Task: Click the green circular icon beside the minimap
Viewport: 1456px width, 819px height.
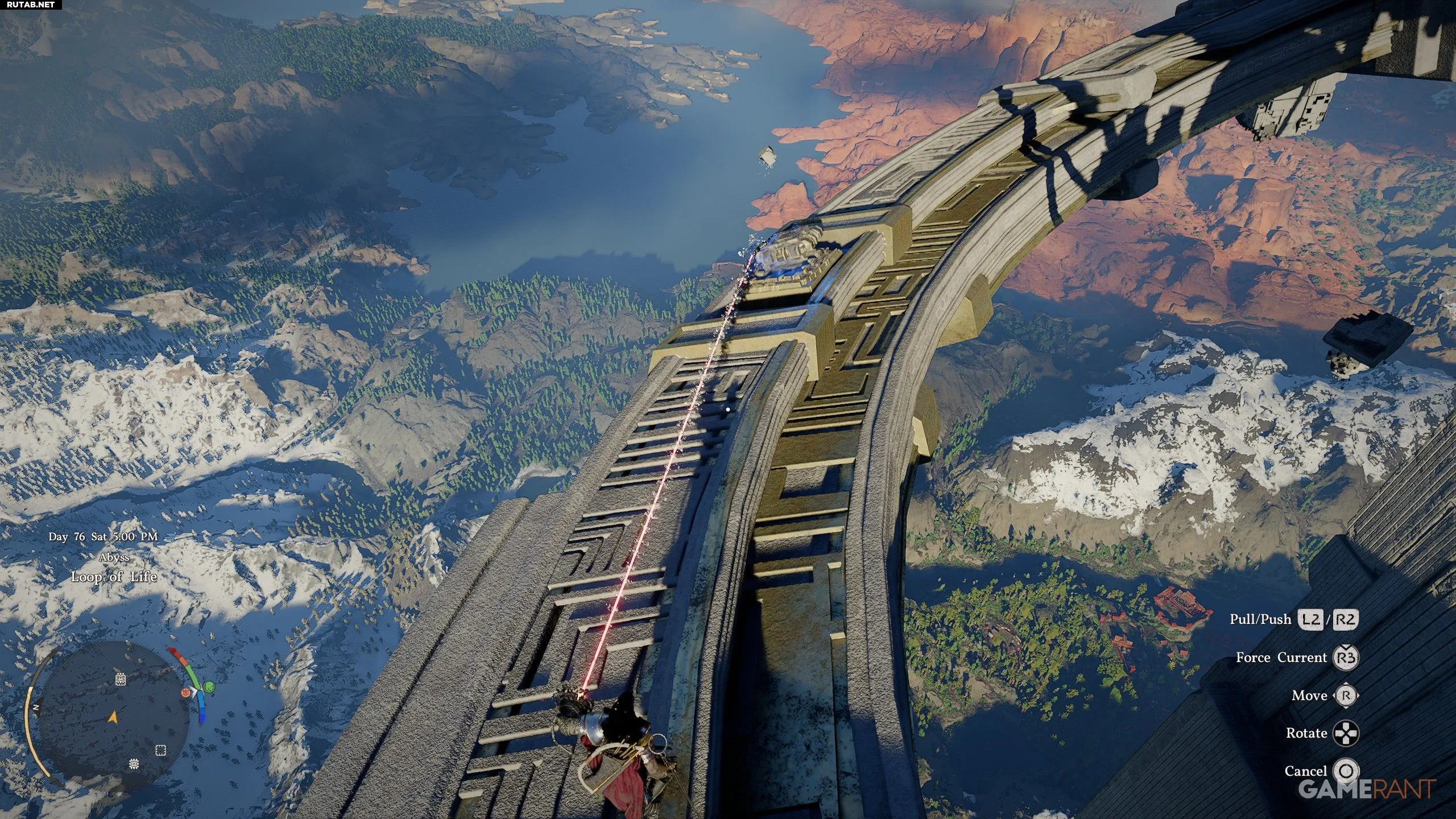Action: coord(209,687)
